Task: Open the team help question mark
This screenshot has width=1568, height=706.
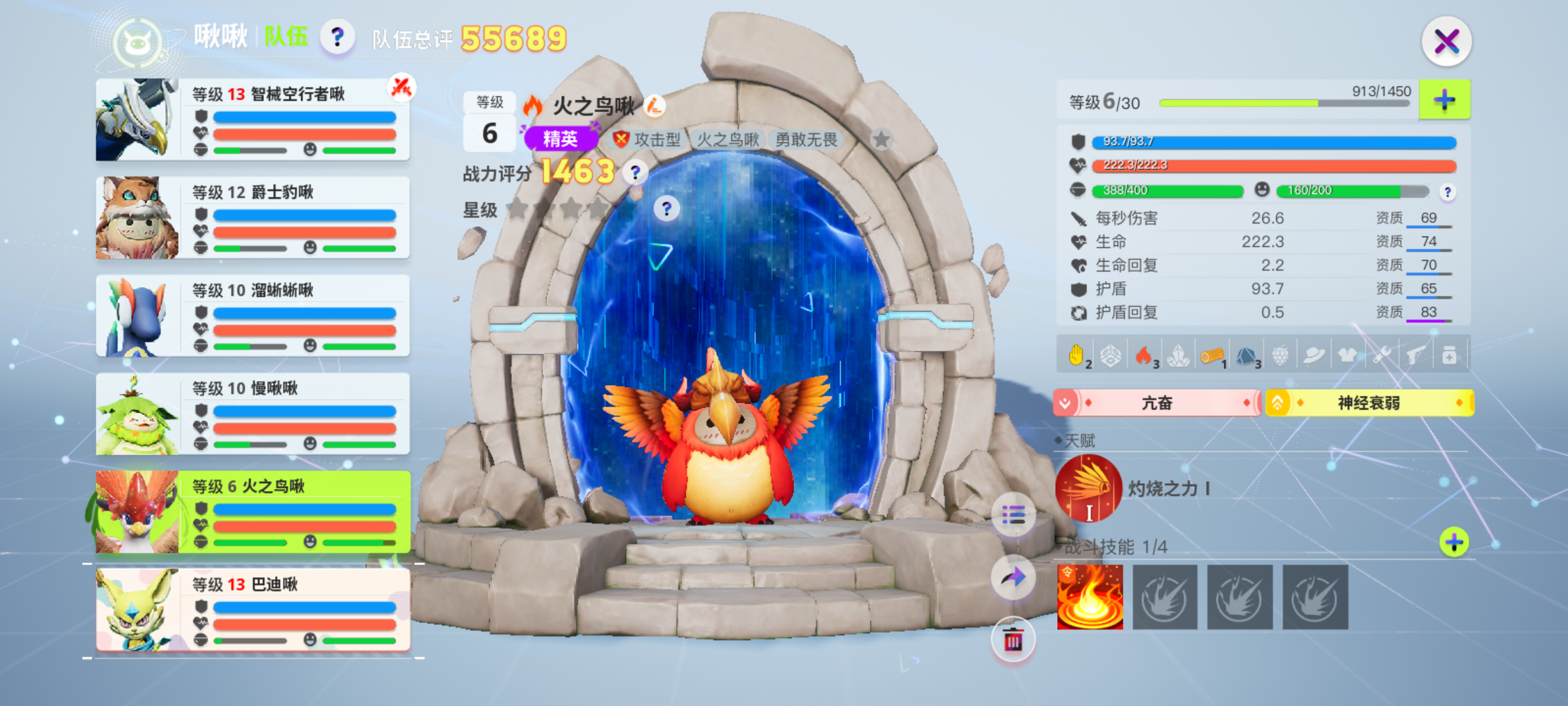Action: 337,37
